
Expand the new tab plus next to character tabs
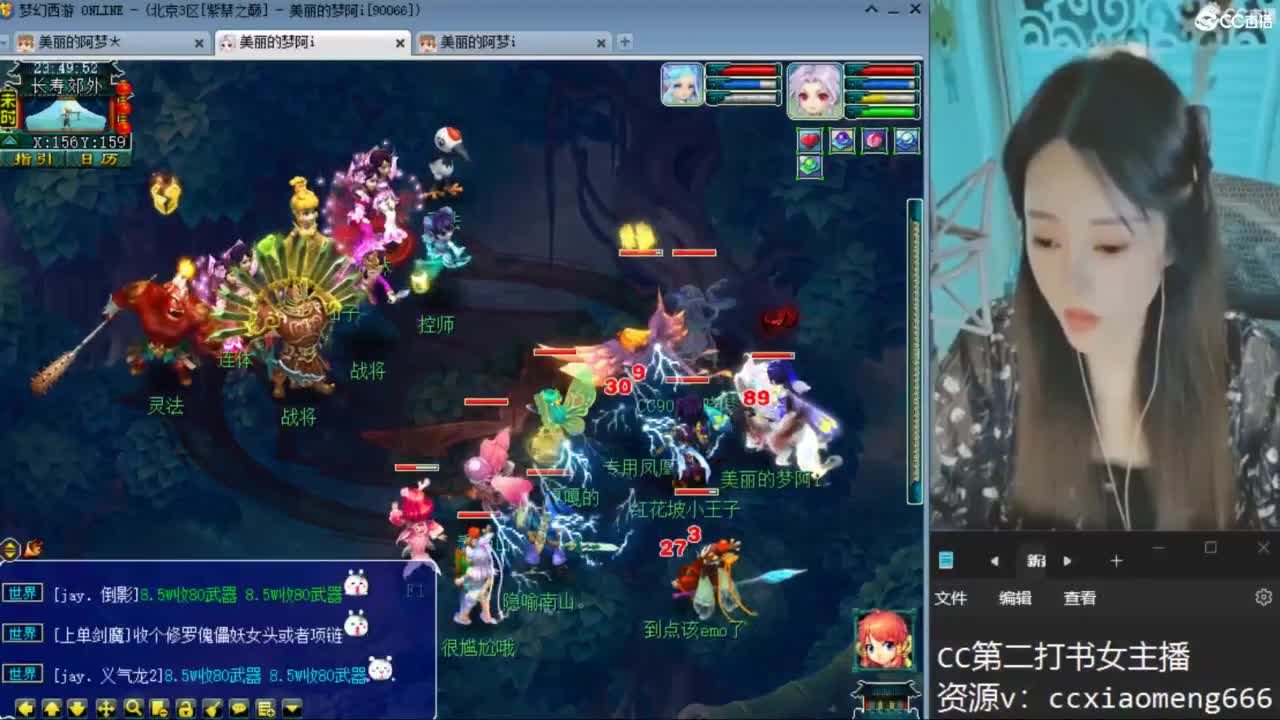[625, 42]
